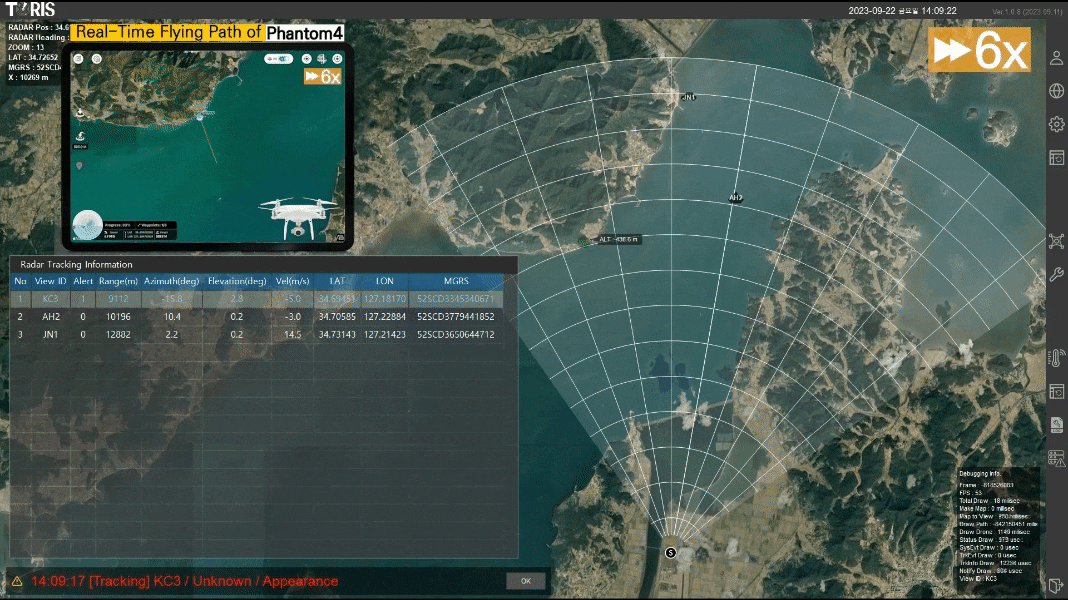The height and width of the screenshot is (600, 1068).
Task: Toggle the map switch in the drone tablet view
Action: tap(278, 59)
